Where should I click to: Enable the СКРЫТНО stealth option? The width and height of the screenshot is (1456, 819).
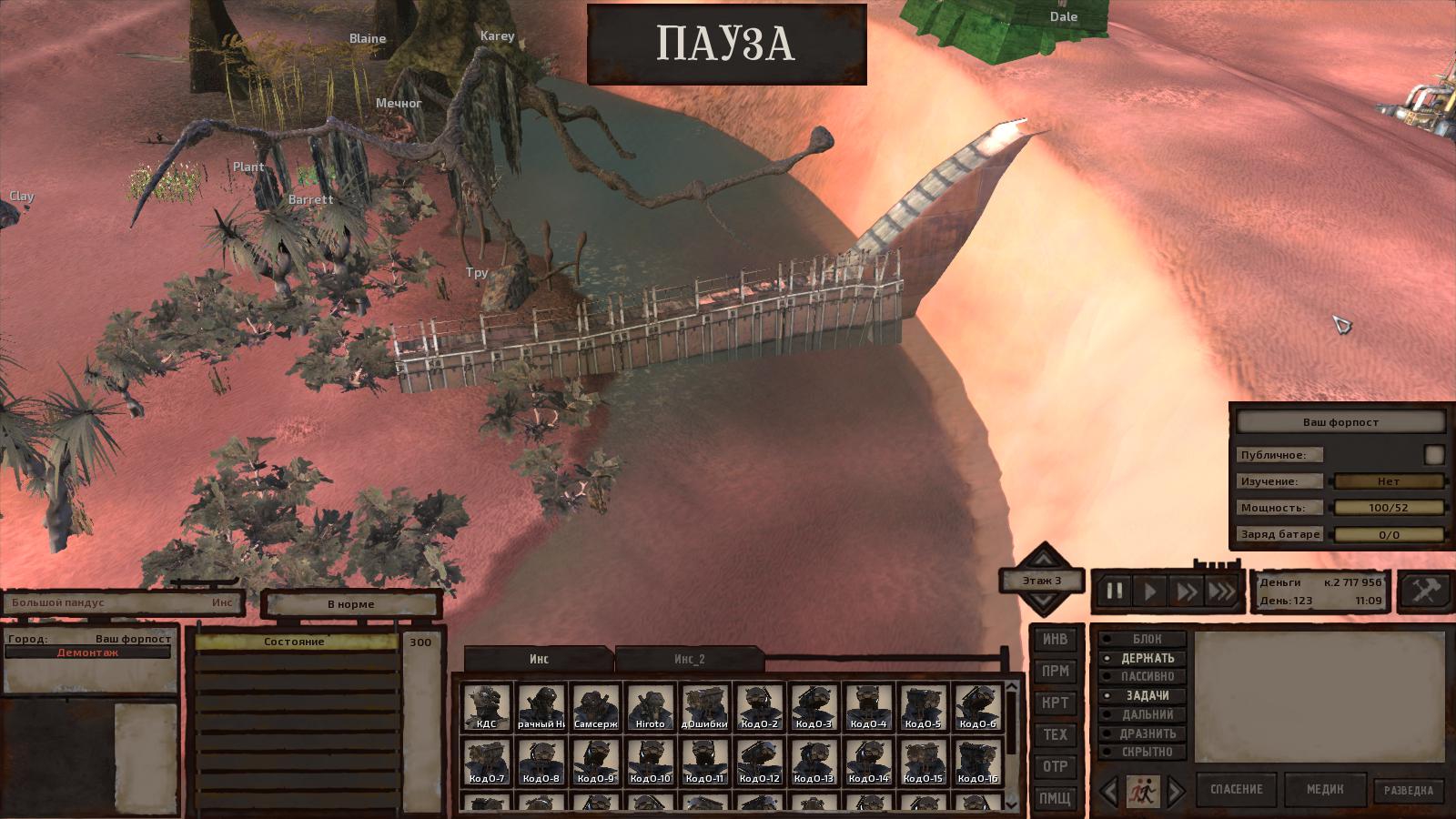coord(1147,753)
